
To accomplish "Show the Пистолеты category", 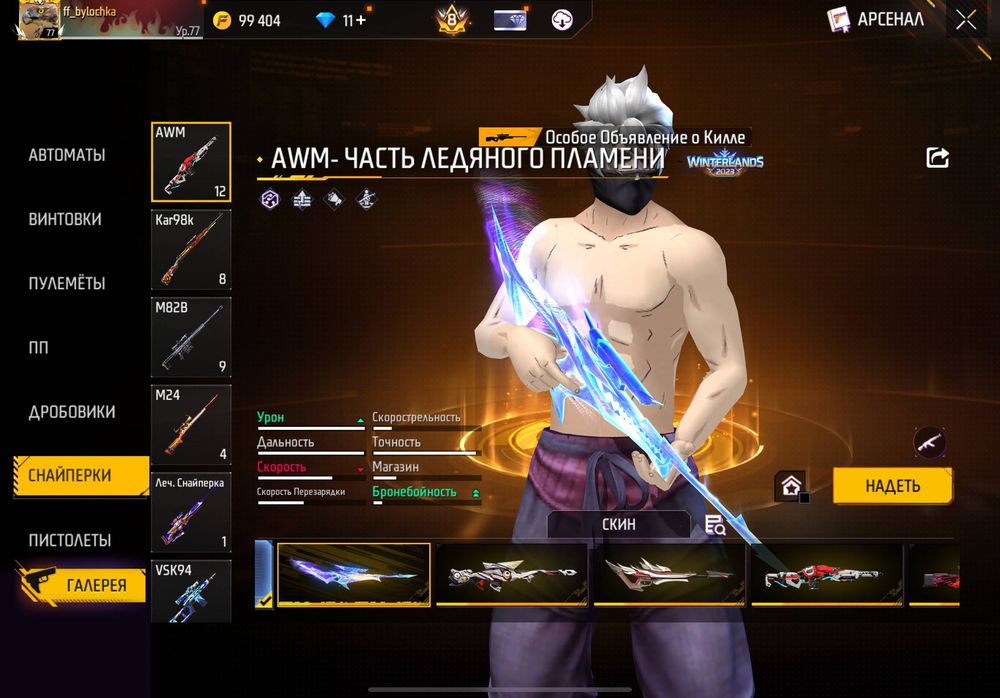I will (x=70, y=540).
